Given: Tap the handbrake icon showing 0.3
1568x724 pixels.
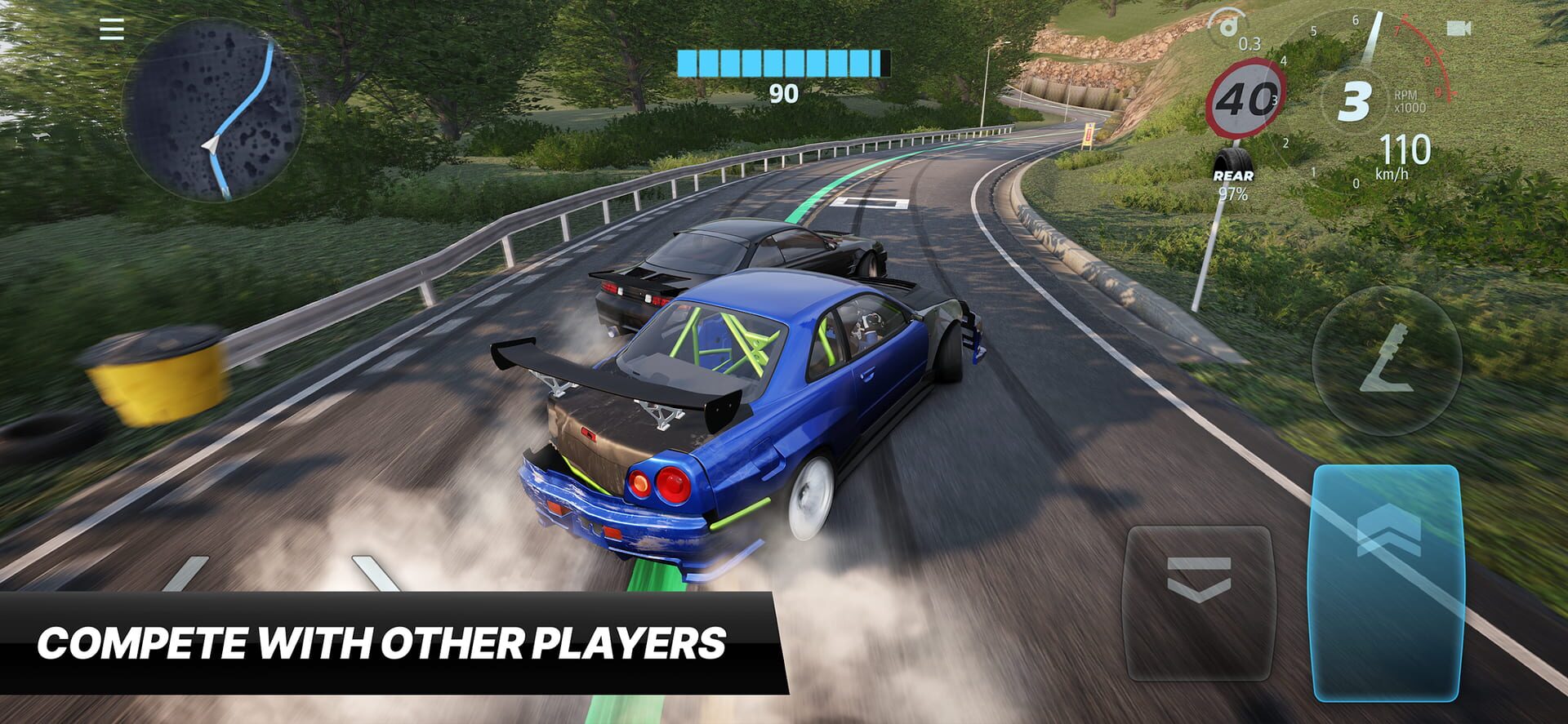Looking at the screenshot, I should coord(1233,33).
